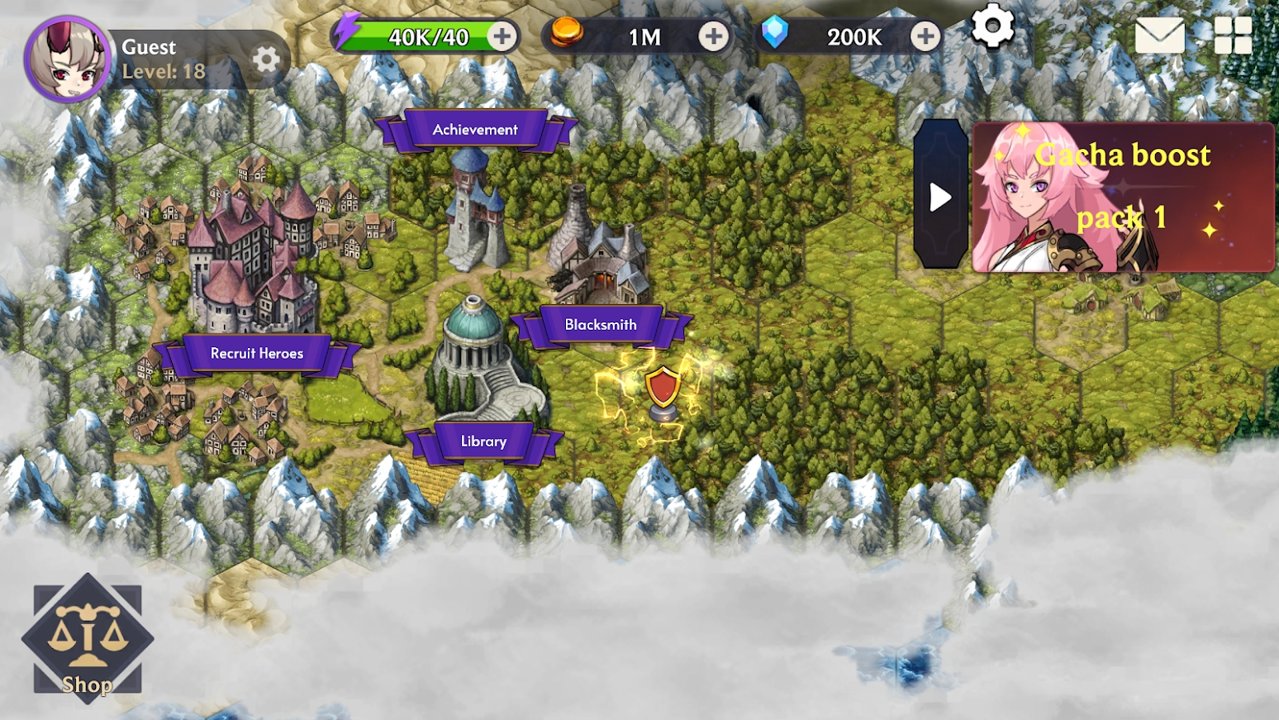The image size is (1279, 720).
Task: Buy more gold coins via plus button
Action: pos(713,37)
